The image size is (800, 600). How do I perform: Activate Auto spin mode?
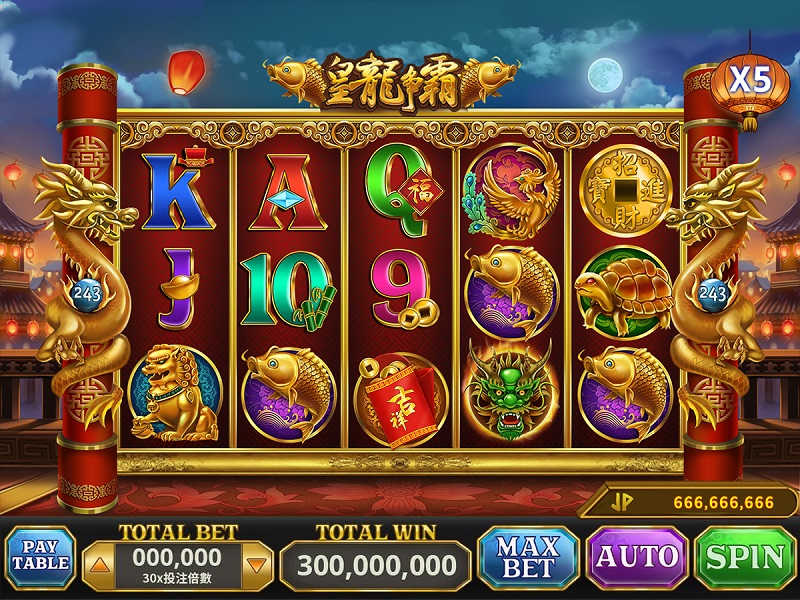point(637,557)
